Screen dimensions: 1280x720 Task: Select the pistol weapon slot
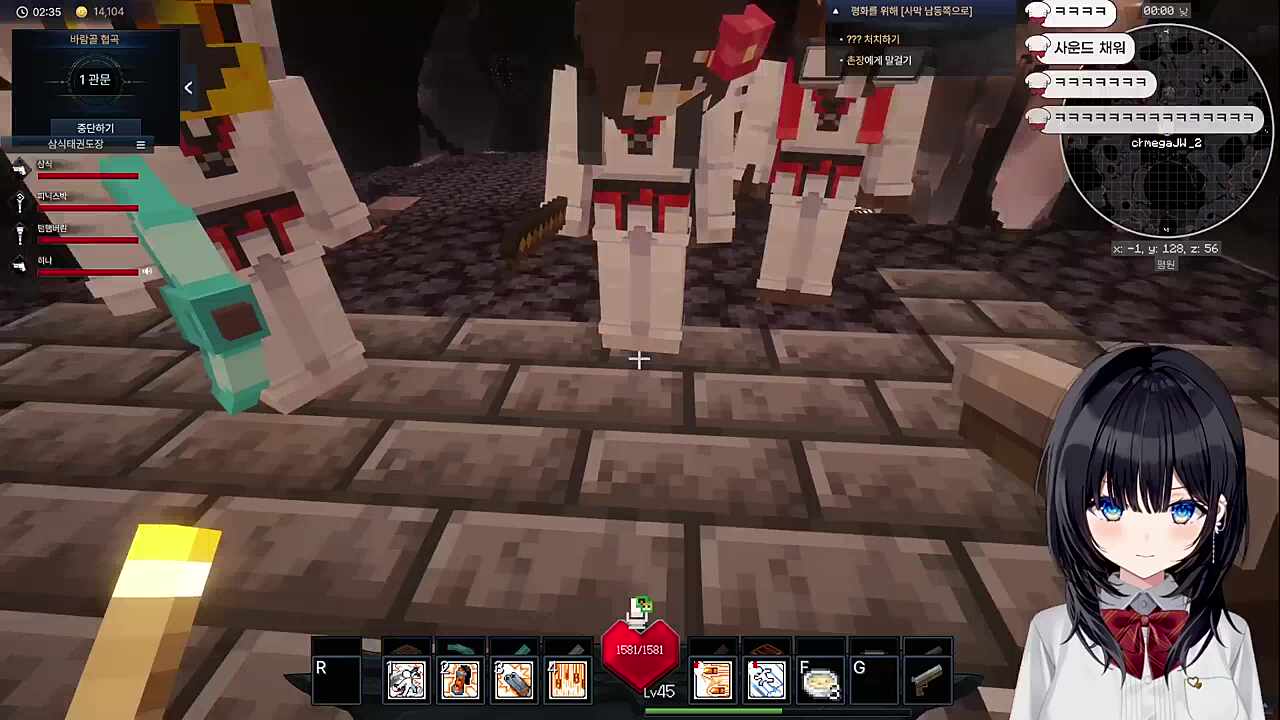927,680
